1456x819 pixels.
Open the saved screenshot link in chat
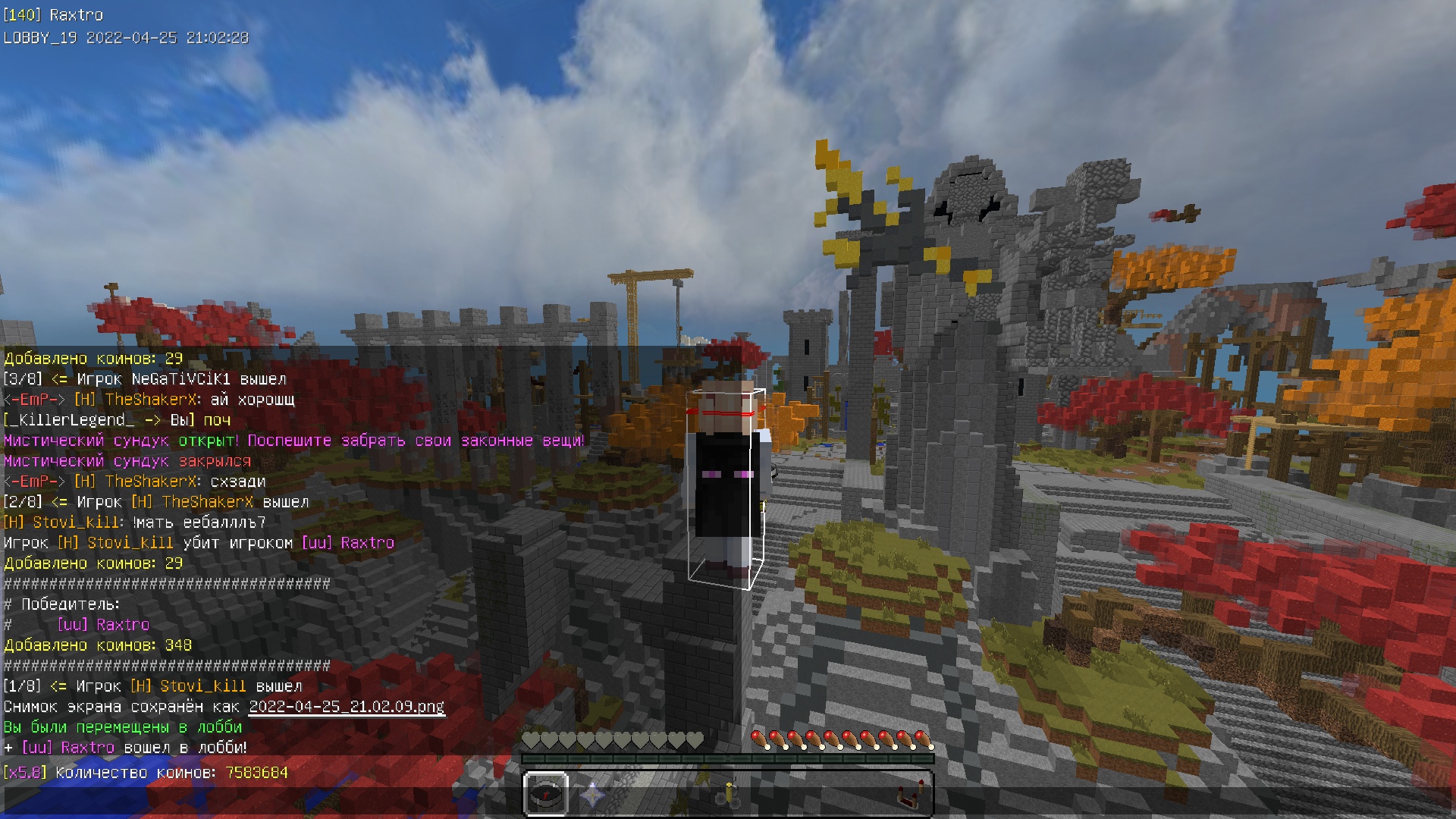347,707
